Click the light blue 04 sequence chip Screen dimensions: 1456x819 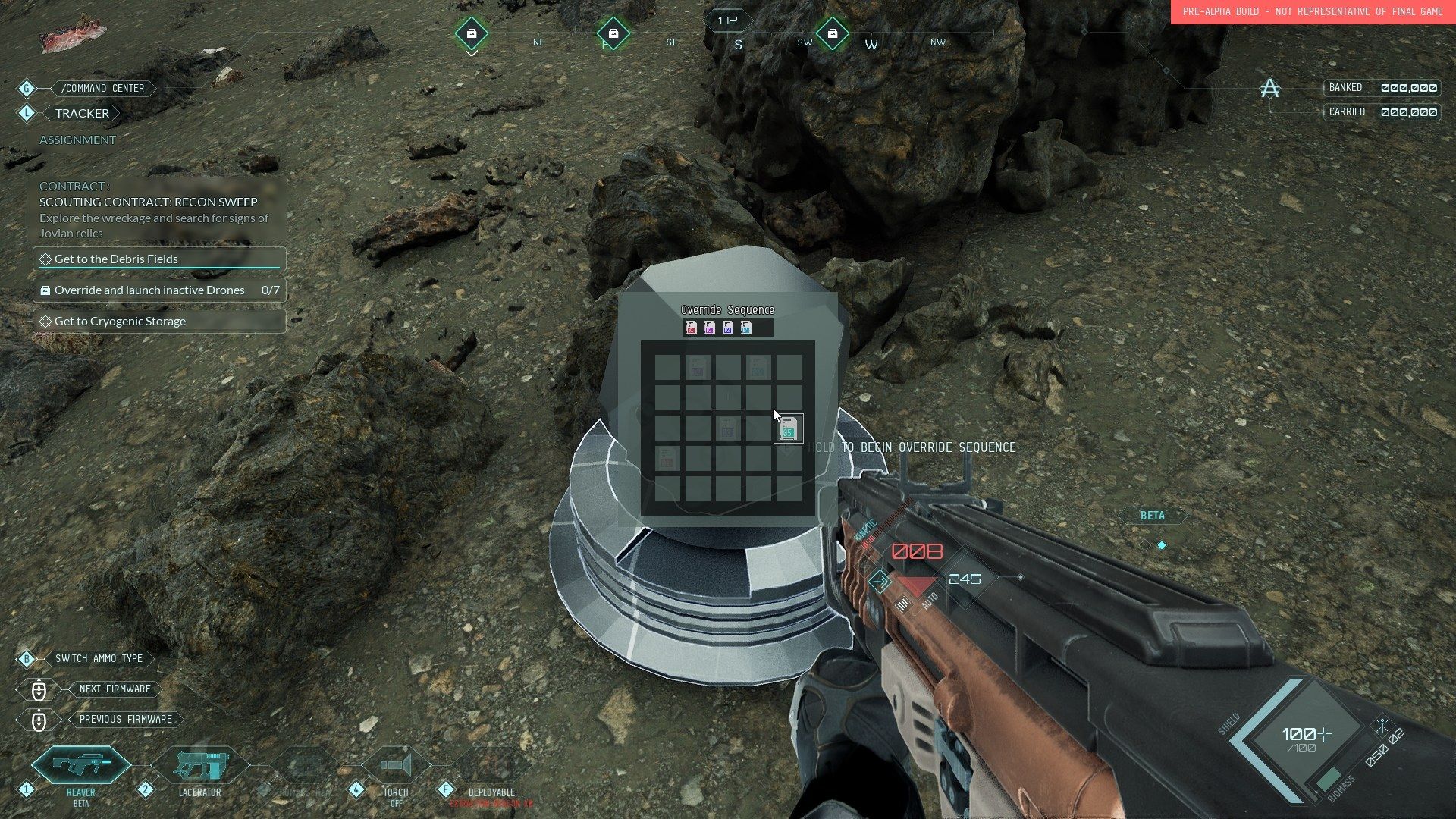coord(746,328)
